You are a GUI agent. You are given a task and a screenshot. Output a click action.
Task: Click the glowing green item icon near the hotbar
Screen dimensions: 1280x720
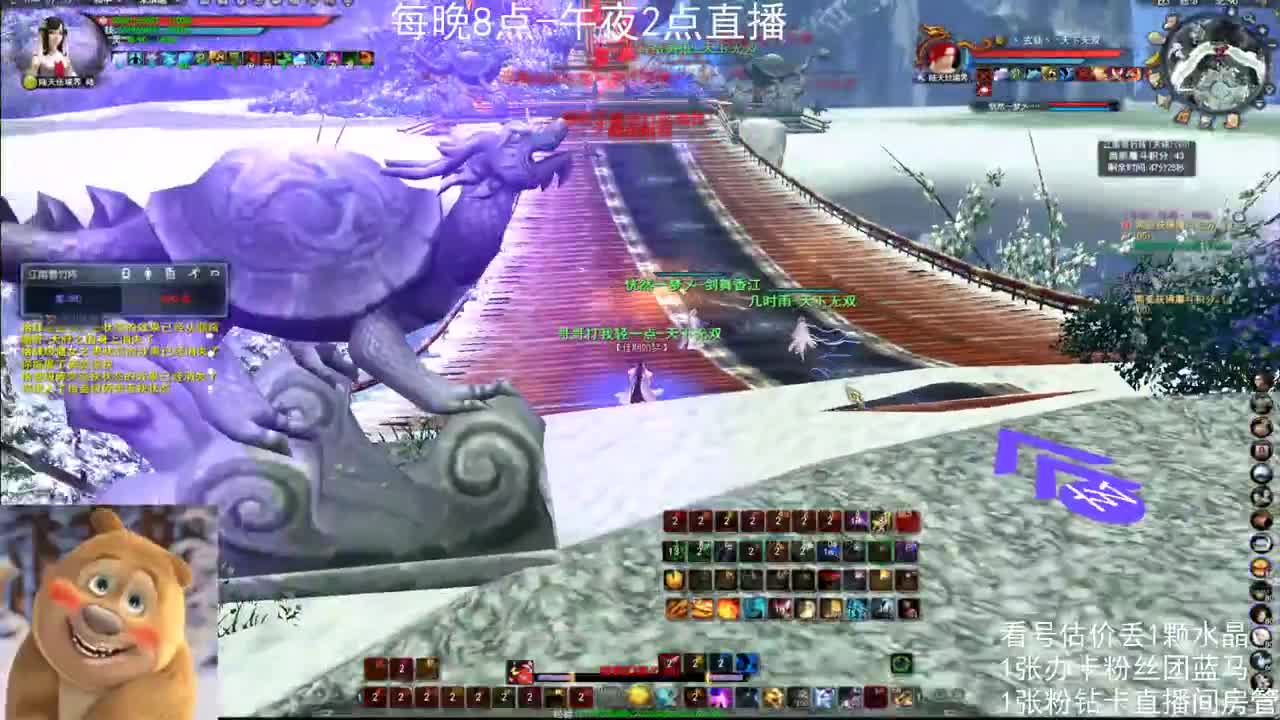tap(903, 663)
